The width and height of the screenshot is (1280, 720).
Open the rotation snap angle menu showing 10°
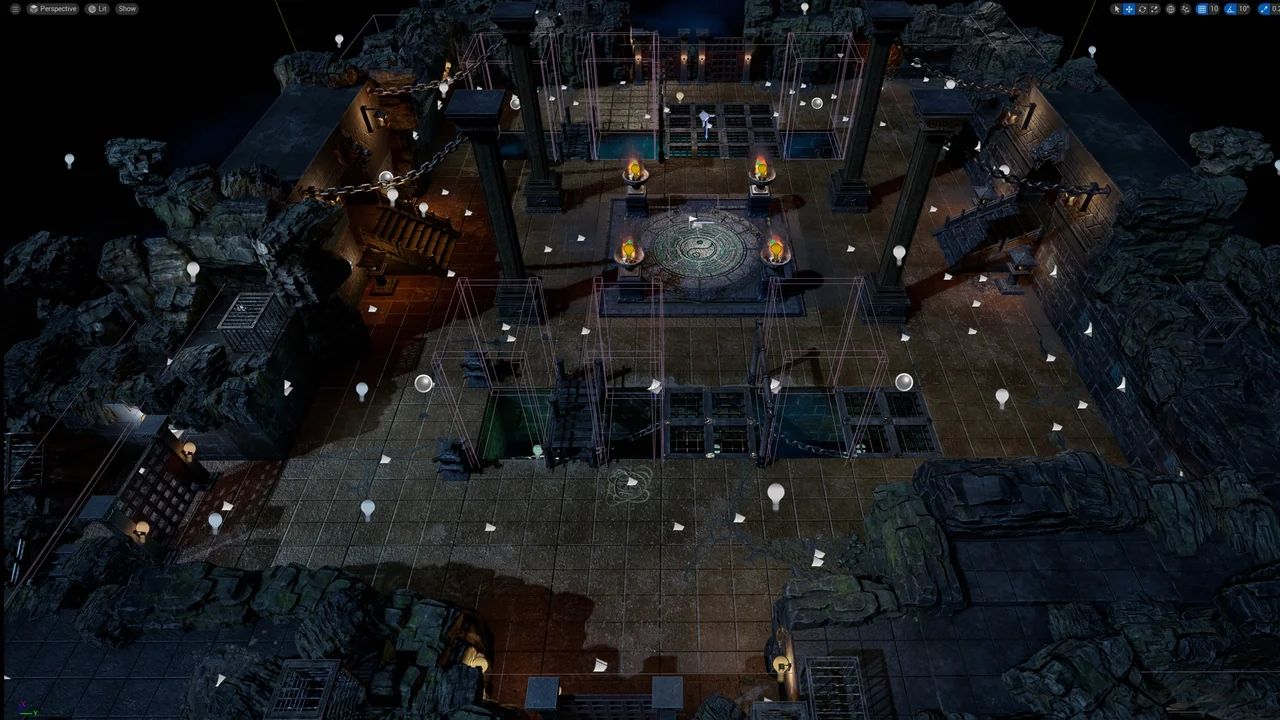1243,9
